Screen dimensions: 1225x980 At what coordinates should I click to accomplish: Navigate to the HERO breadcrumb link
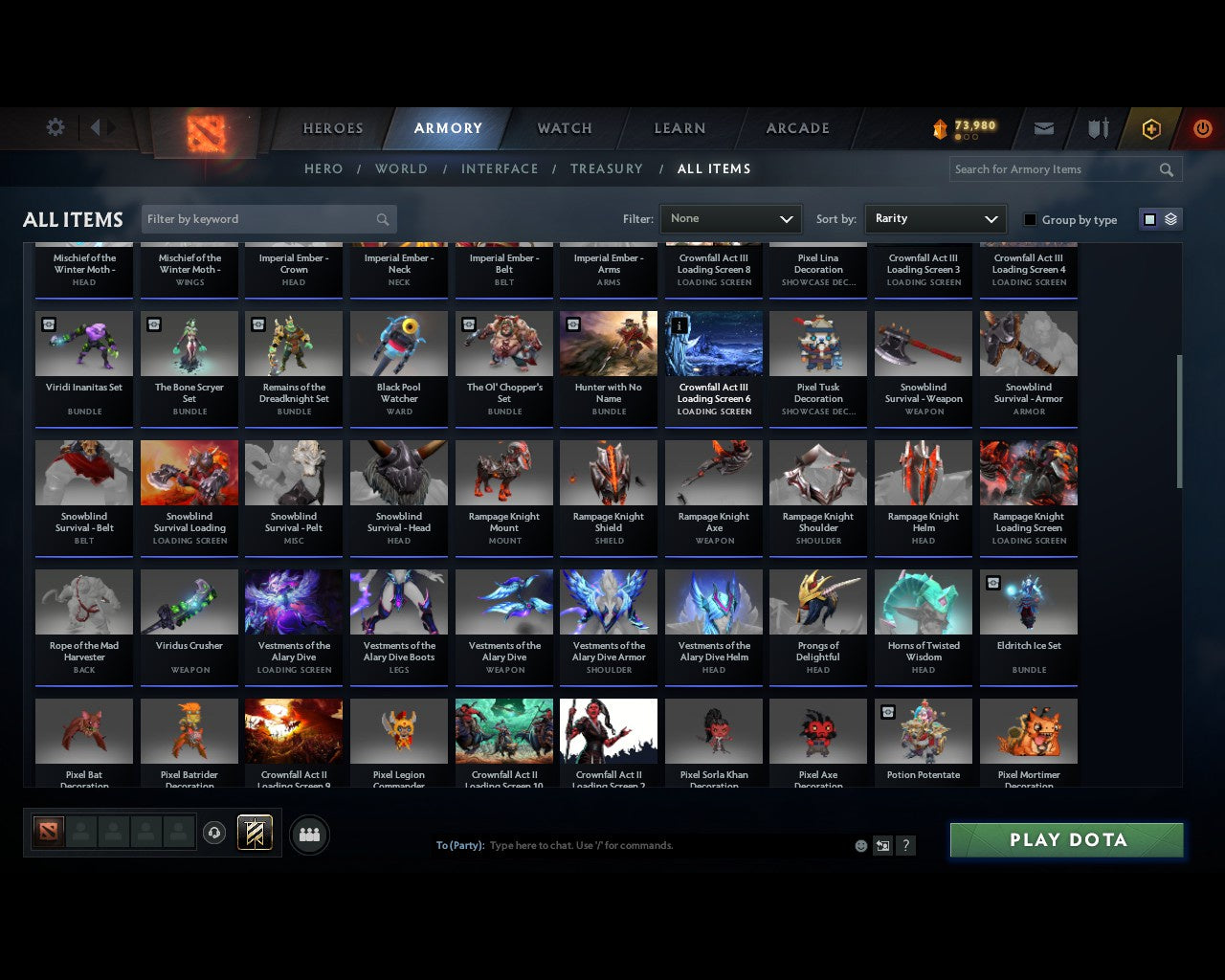[x=323, y=168]
